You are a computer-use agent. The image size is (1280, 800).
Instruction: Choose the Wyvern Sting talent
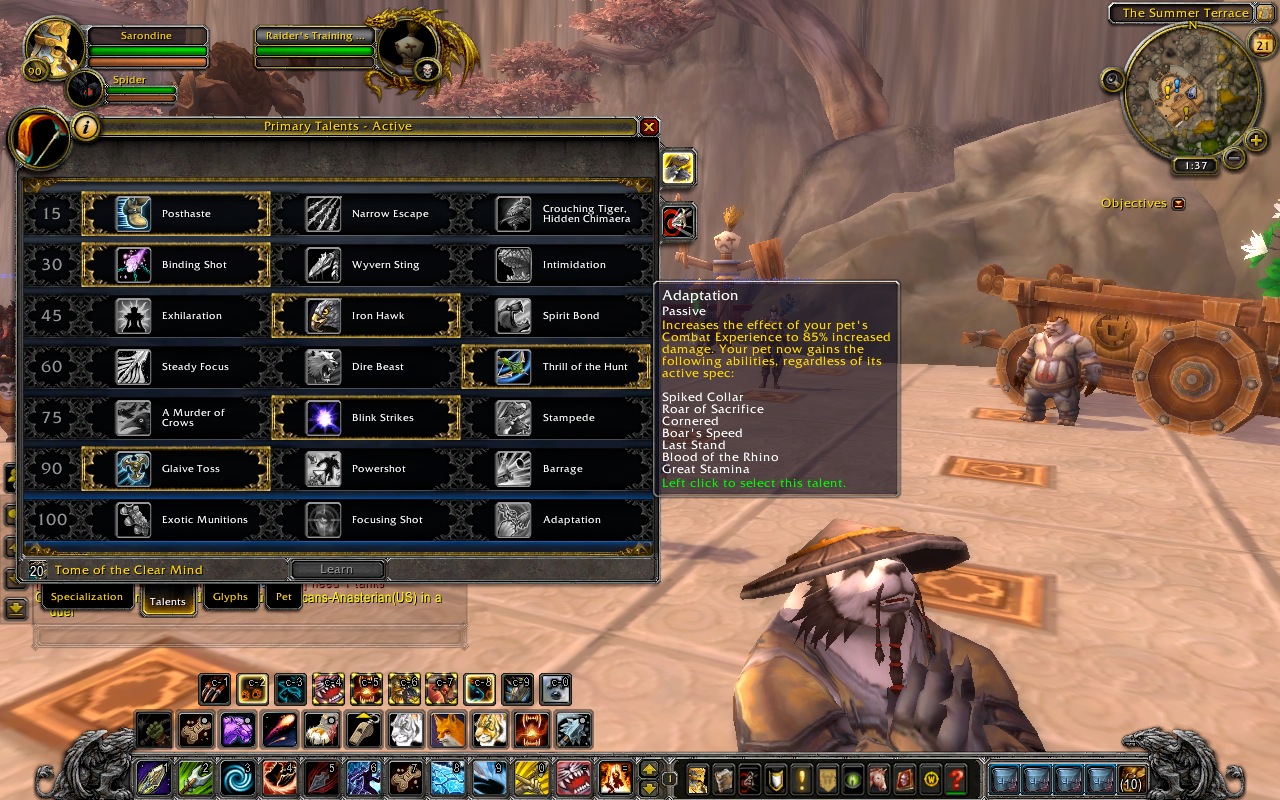coord(367,265)
